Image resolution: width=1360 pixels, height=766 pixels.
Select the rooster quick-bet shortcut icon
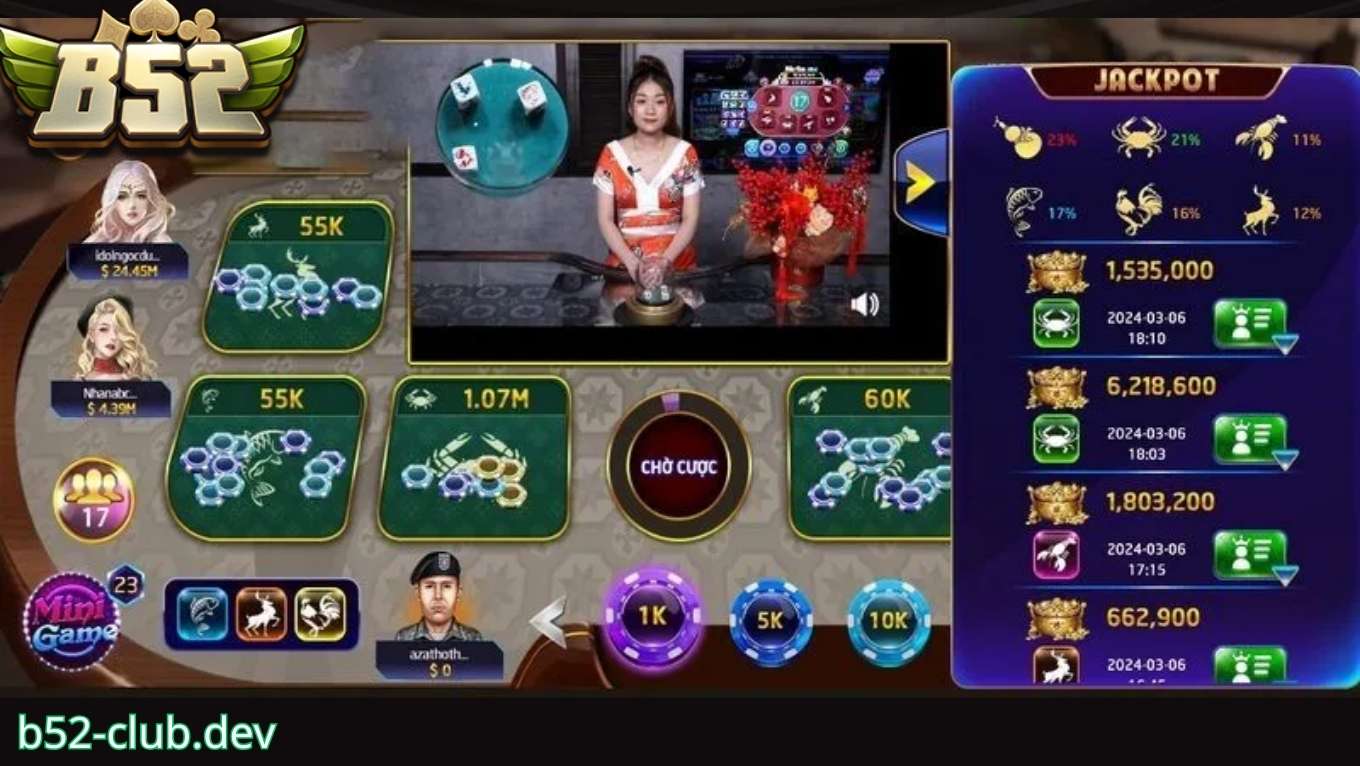(320, 614)
